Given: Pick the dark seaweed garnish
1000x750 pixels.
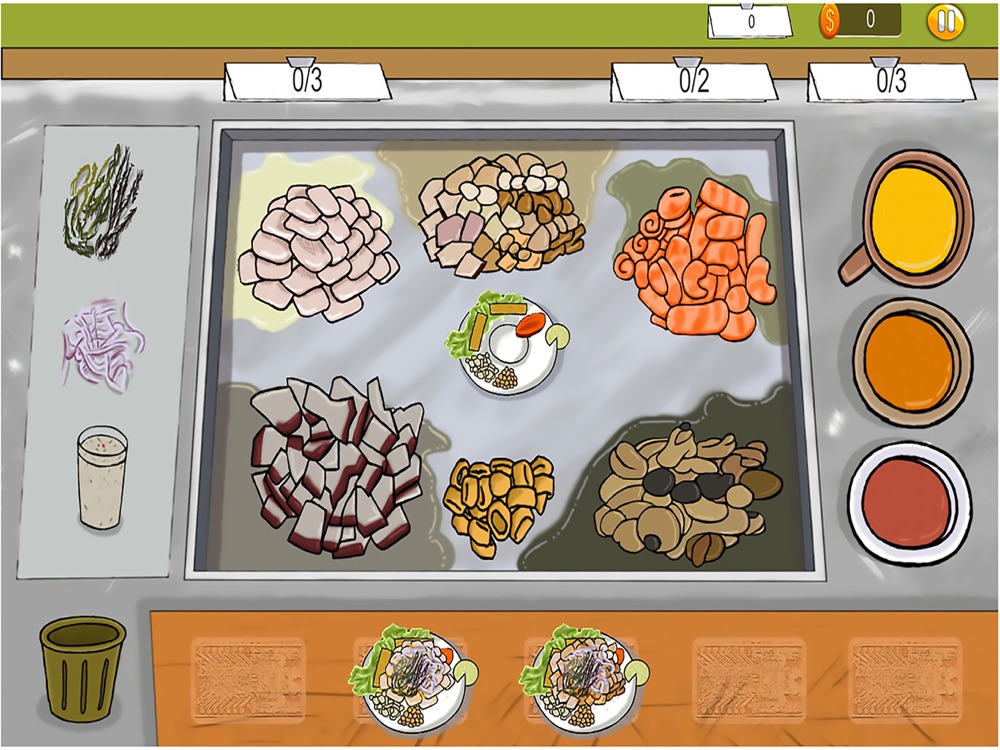Looking at the screenshot, I should (102, 199).
